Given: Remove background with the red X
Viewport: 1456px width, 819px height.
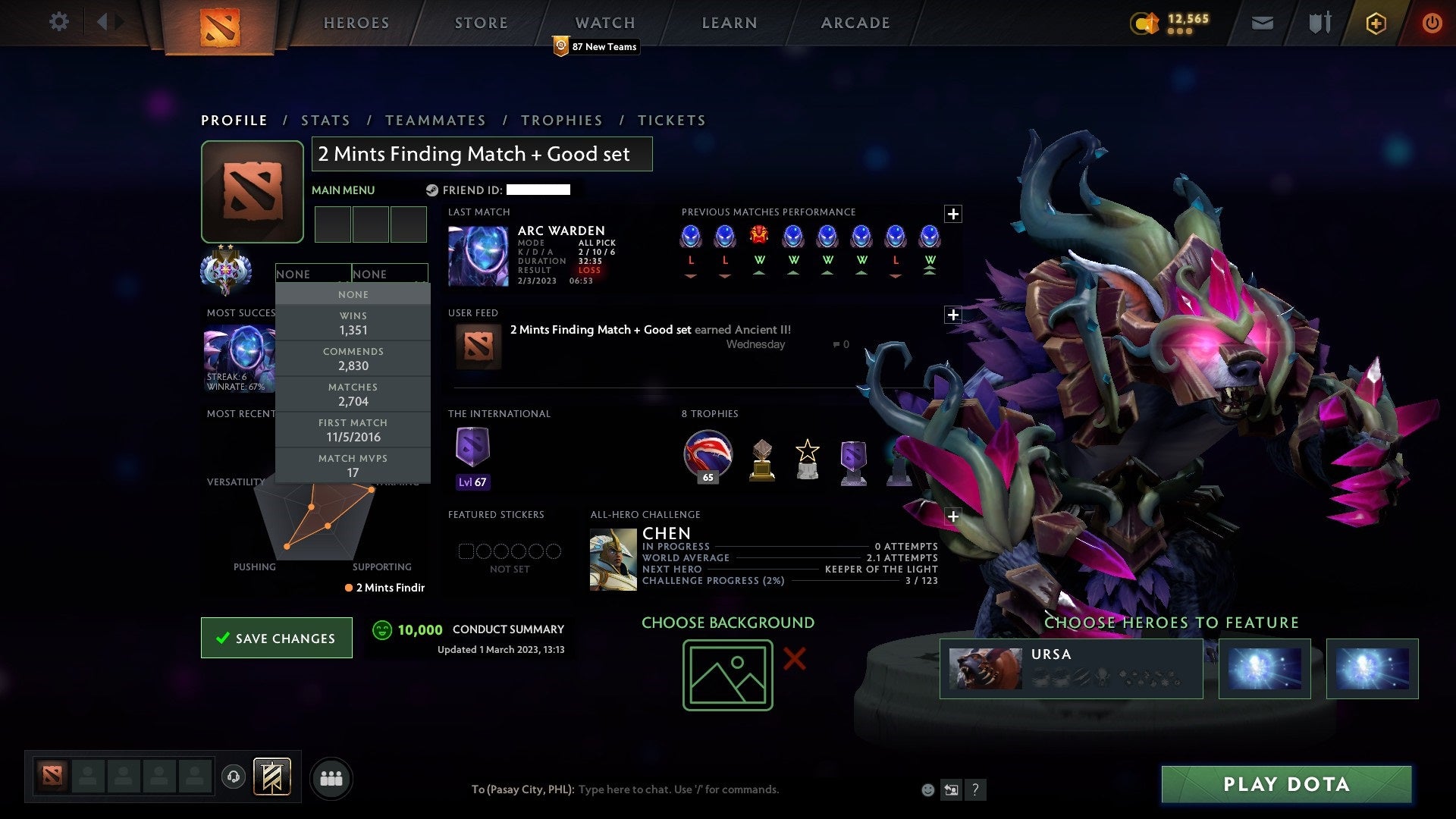Looking at the screenshot, I should (793, 660).
